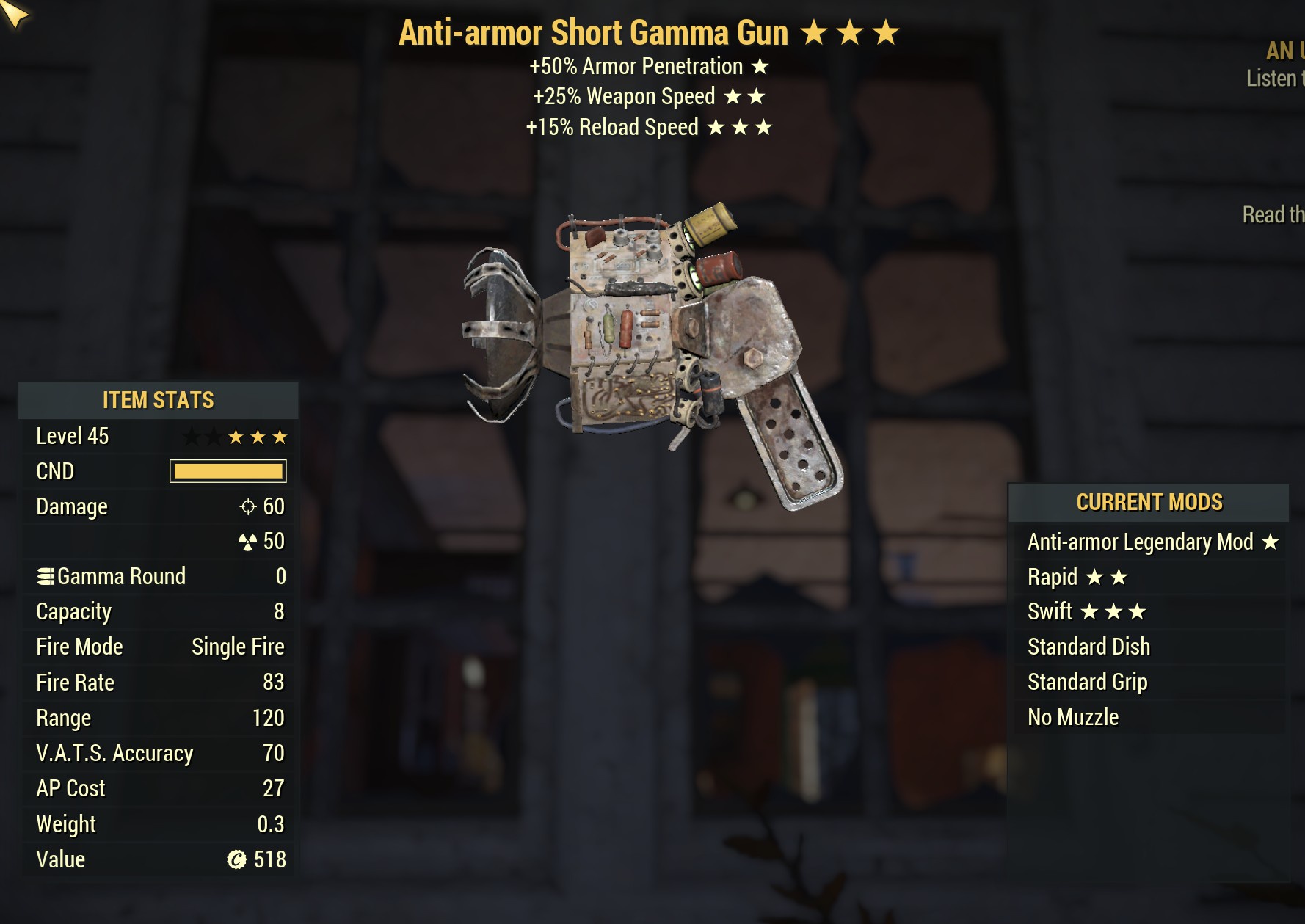
Task: Toggle the last lit star on Level 45 row
Action: 281,436
